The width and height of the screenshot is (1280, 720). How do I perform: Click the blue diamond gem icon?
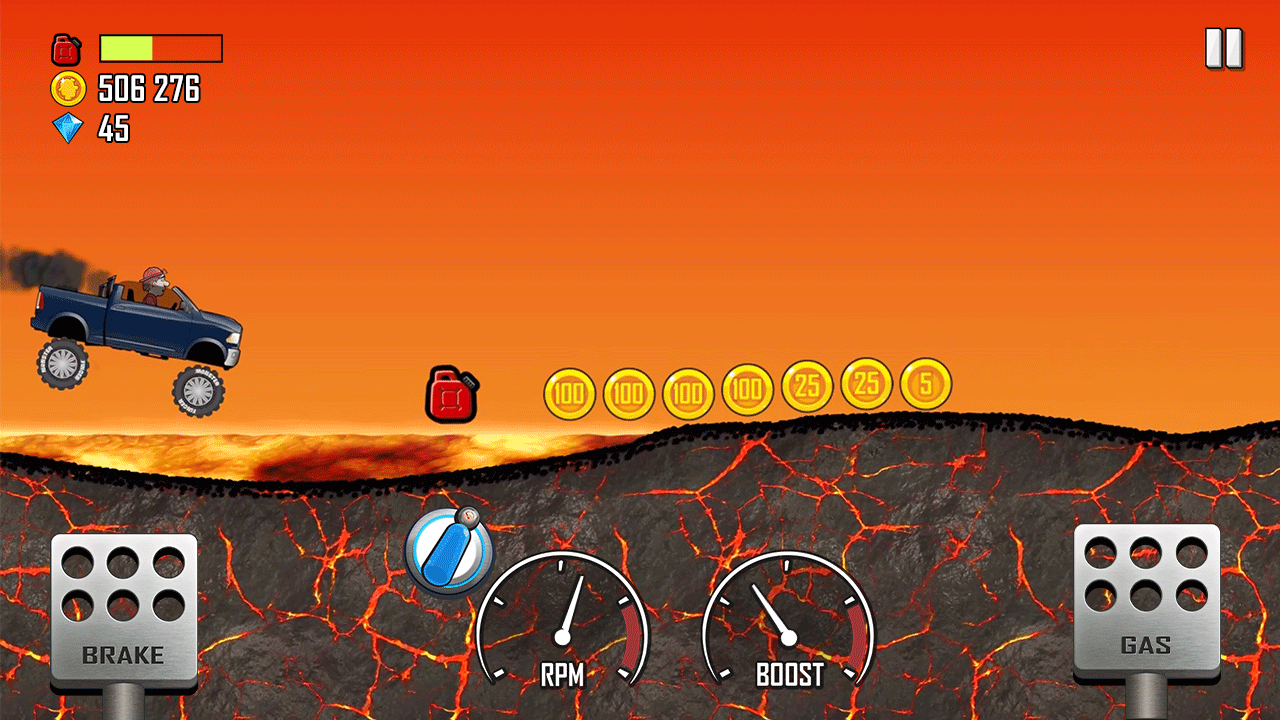click(66, 129)
